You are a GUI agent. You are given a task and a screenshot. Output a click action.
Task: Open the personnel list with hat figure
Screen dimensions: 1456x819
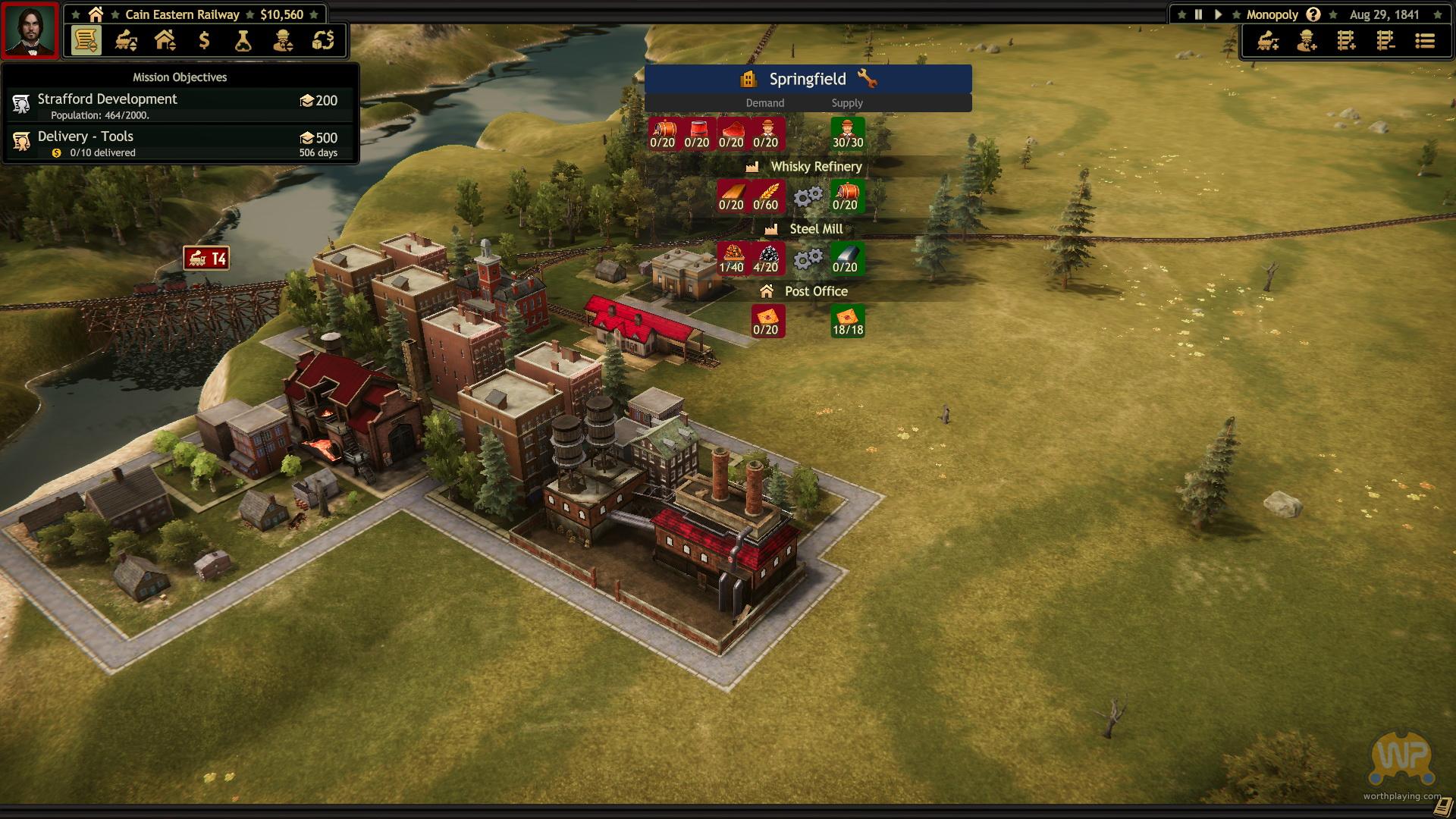click(283, 40)
